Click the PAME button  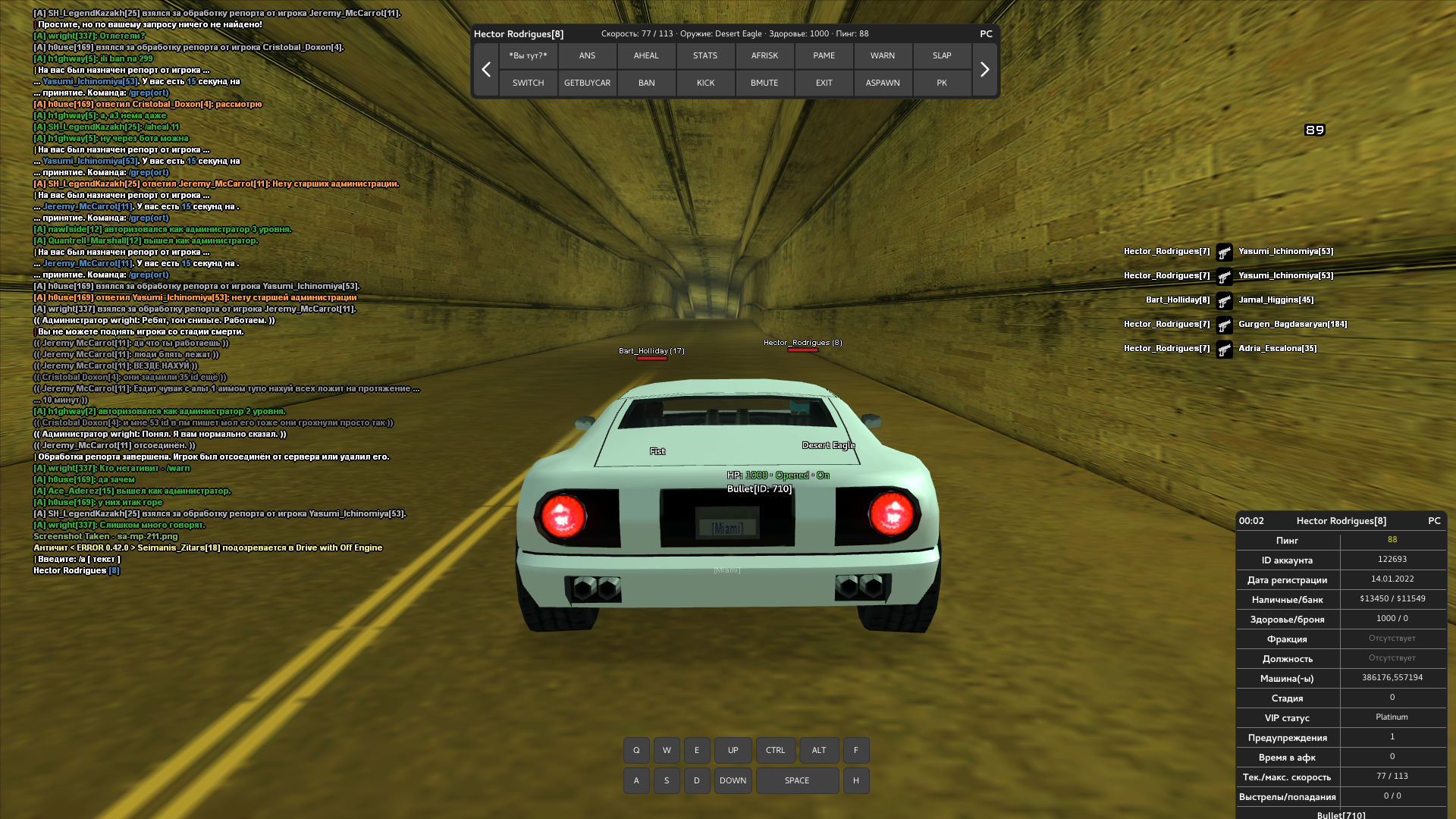point(824,55)
